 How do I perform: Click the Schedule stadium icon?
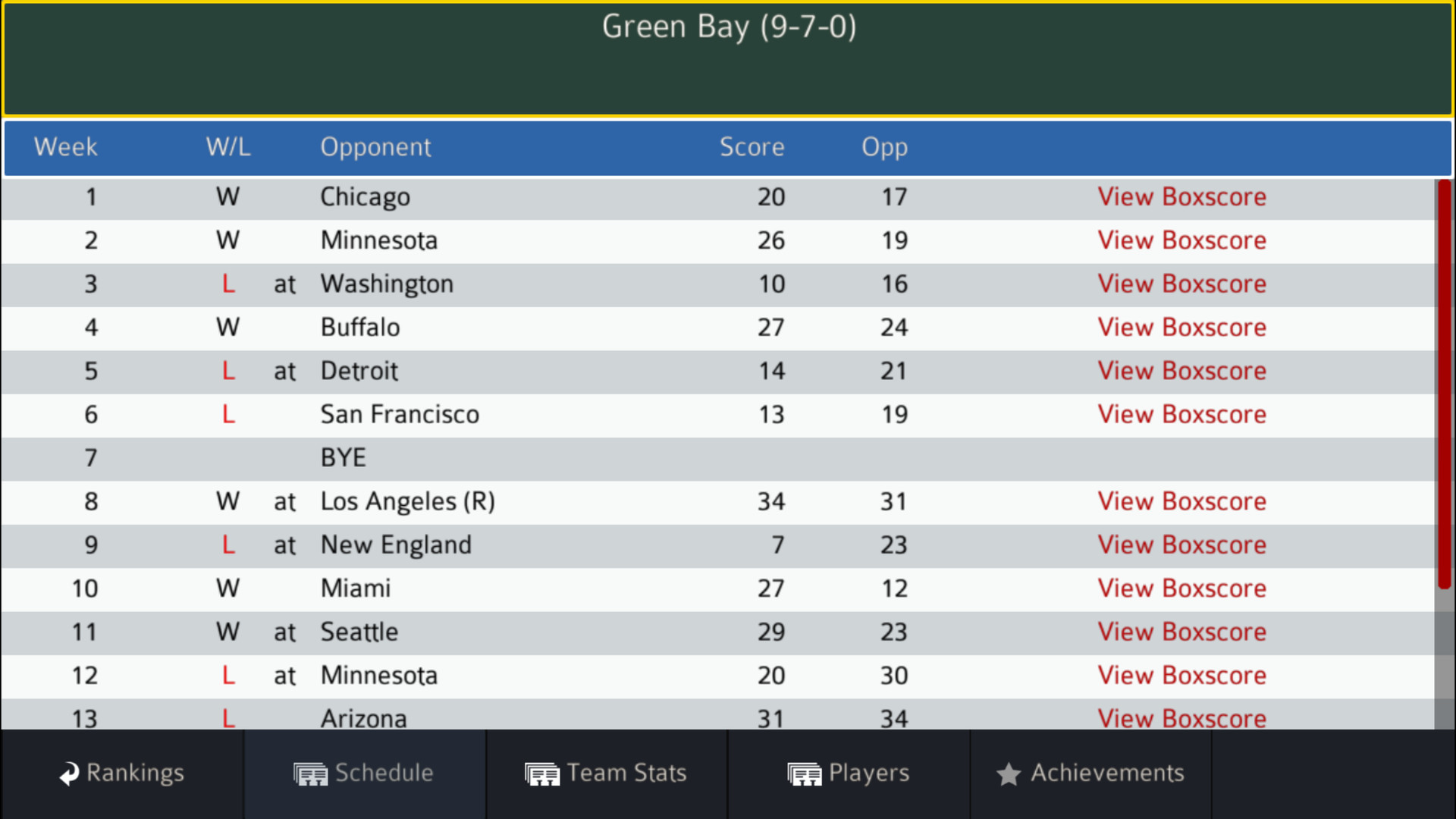[310, 773]
